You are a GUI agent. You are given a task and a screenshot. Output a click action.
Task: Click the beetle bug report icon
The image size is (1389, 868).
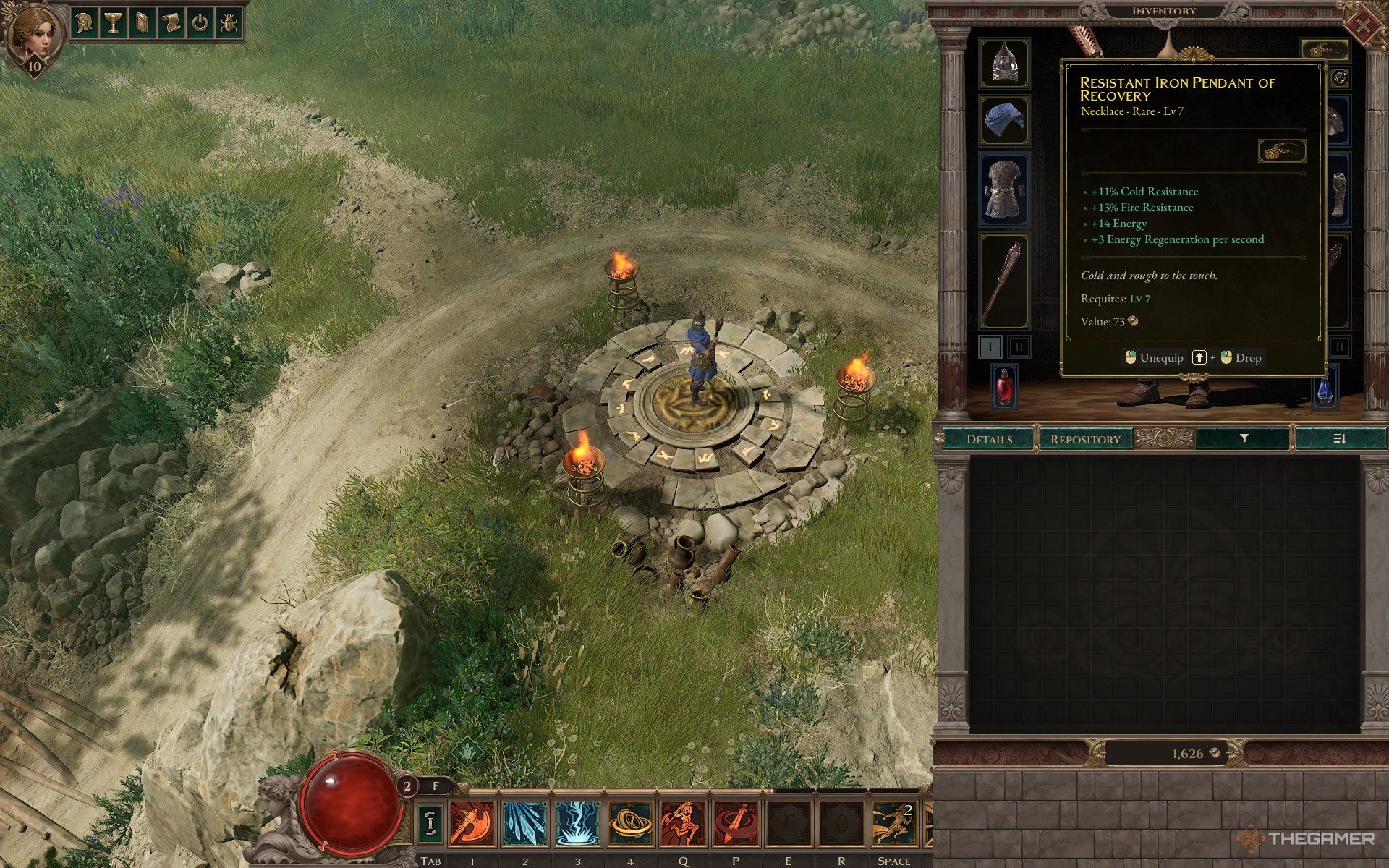(x=228, y=24)
